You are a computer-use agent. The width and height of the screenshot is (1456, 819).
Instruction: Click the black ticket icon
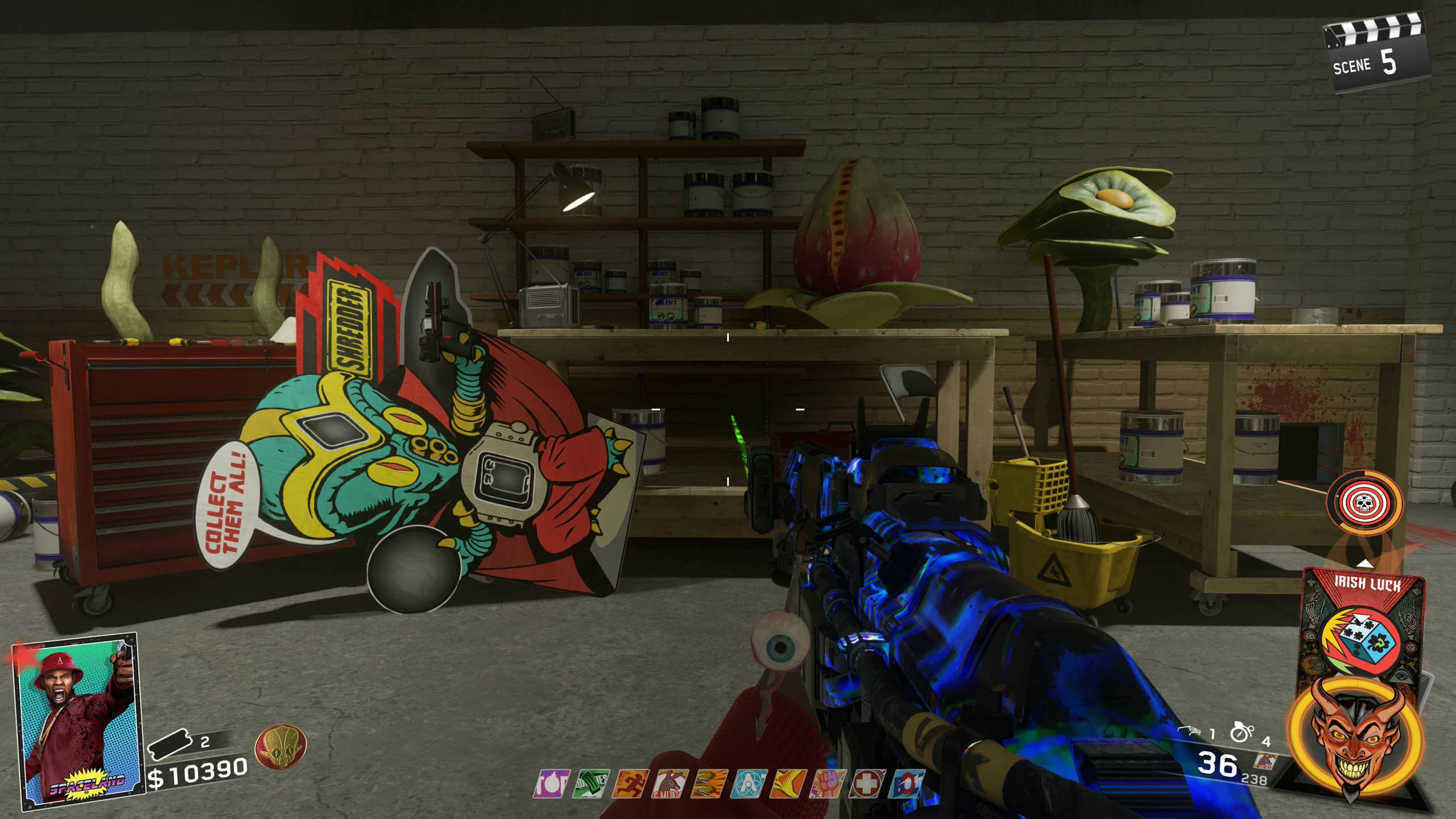(x=169, y=744)
